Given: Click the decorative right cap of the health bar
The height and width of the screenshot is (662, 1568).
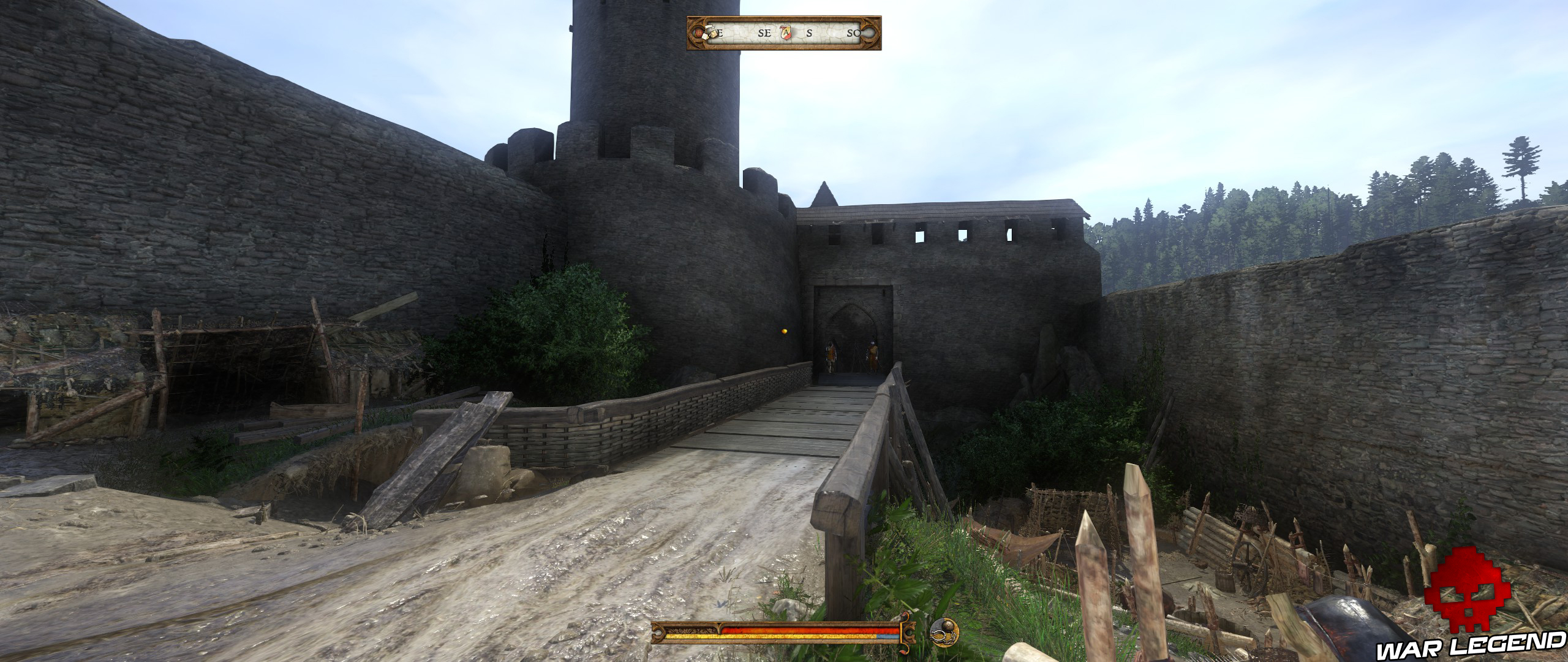Looking at the screenshot, I should point(909,631).
